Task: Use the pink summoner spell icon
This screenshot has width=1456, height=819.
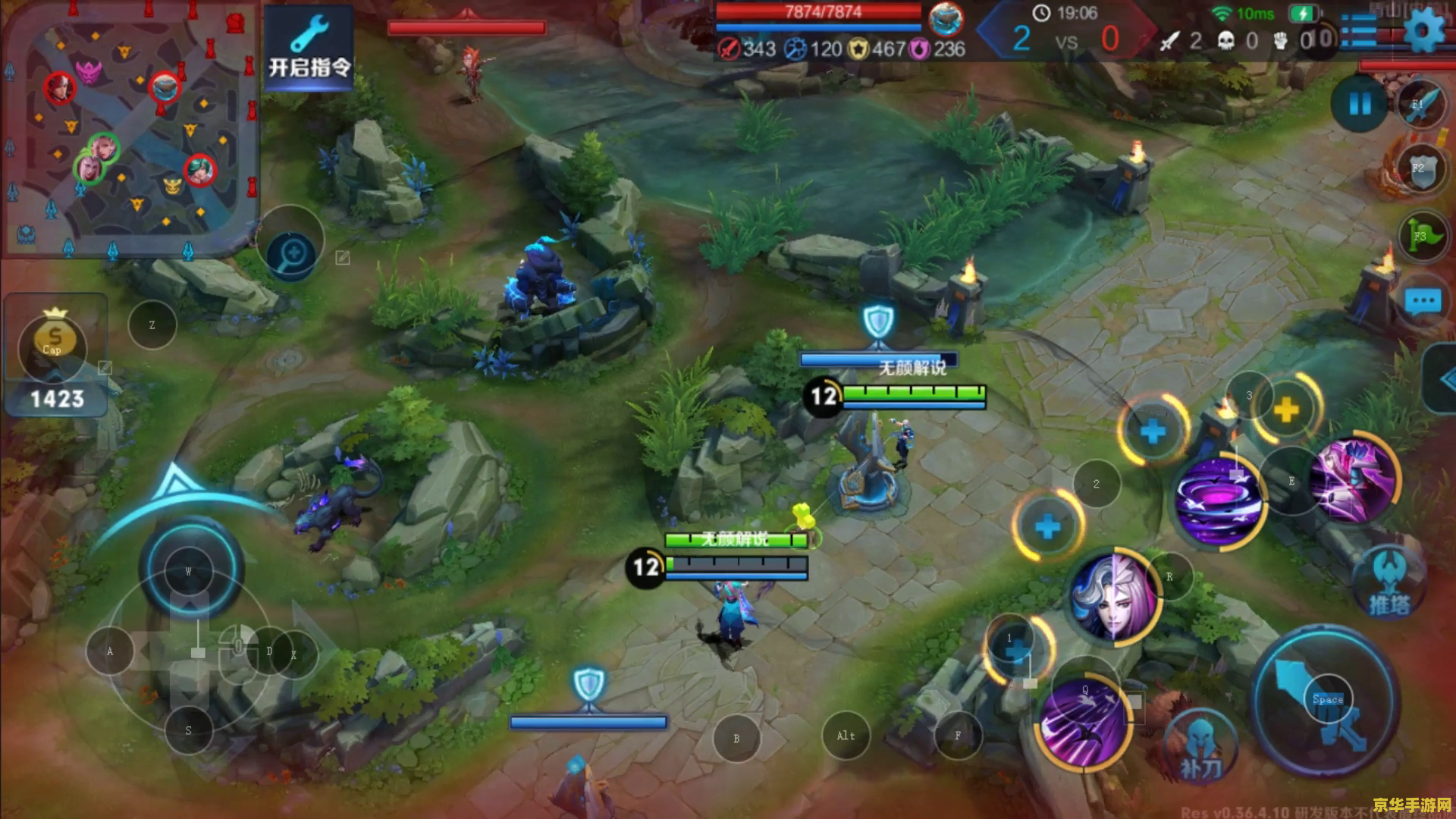Action: 1356,479
